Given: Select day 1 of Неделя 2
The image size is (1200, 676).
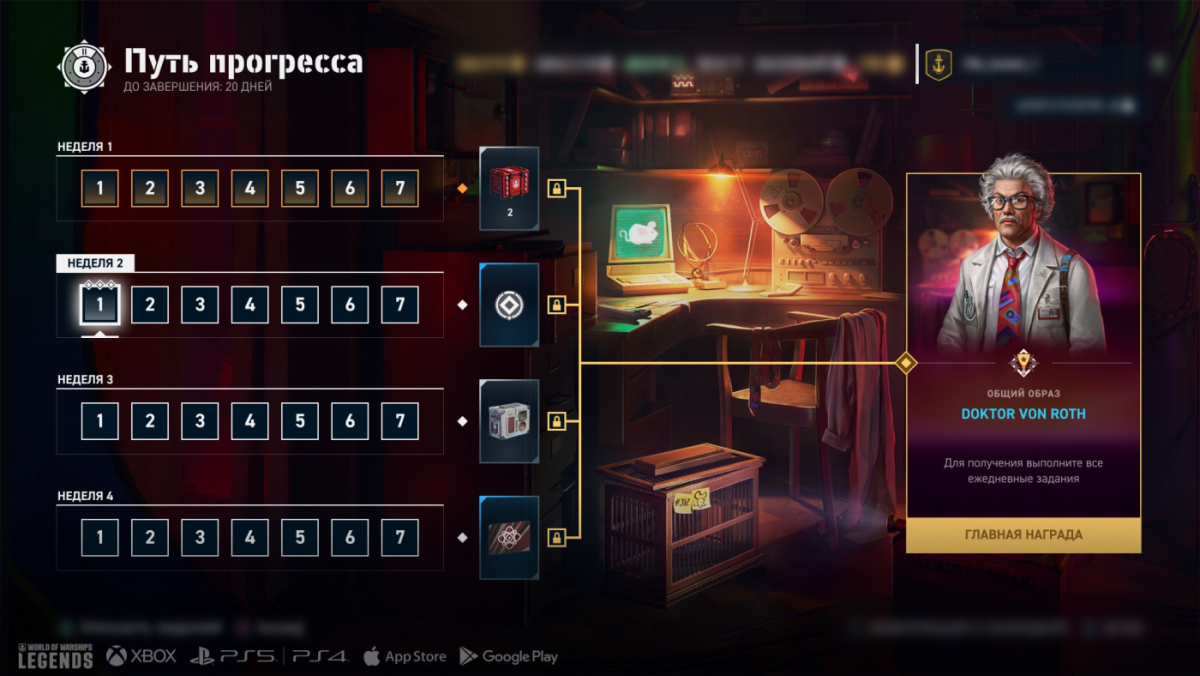Looking at the screenshot, I should [x=100, y=305].
